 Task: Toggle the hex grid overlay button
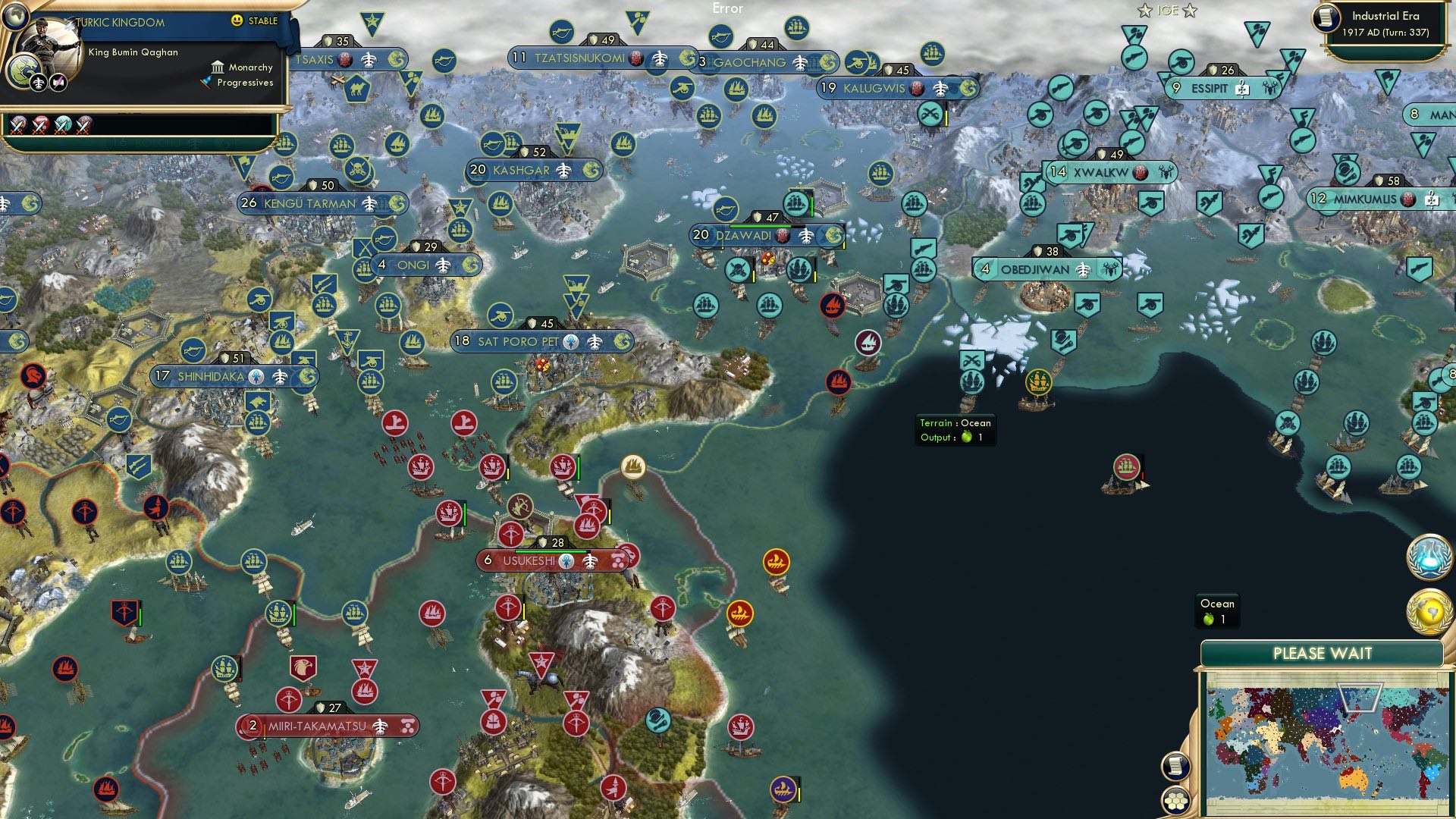pos(1175,802)
